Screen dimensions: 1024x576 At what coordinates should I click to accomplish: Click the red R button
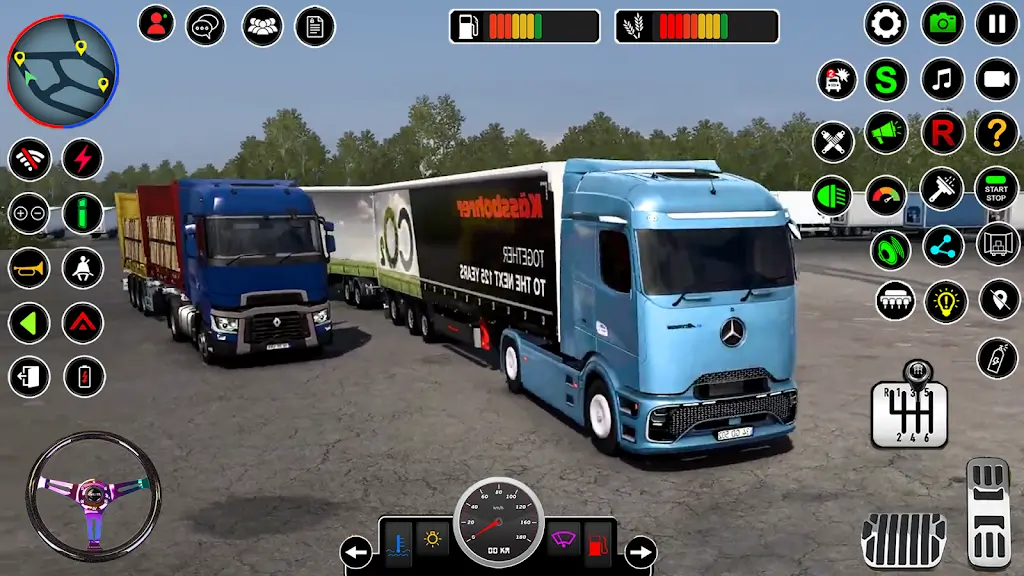point(942,132)
